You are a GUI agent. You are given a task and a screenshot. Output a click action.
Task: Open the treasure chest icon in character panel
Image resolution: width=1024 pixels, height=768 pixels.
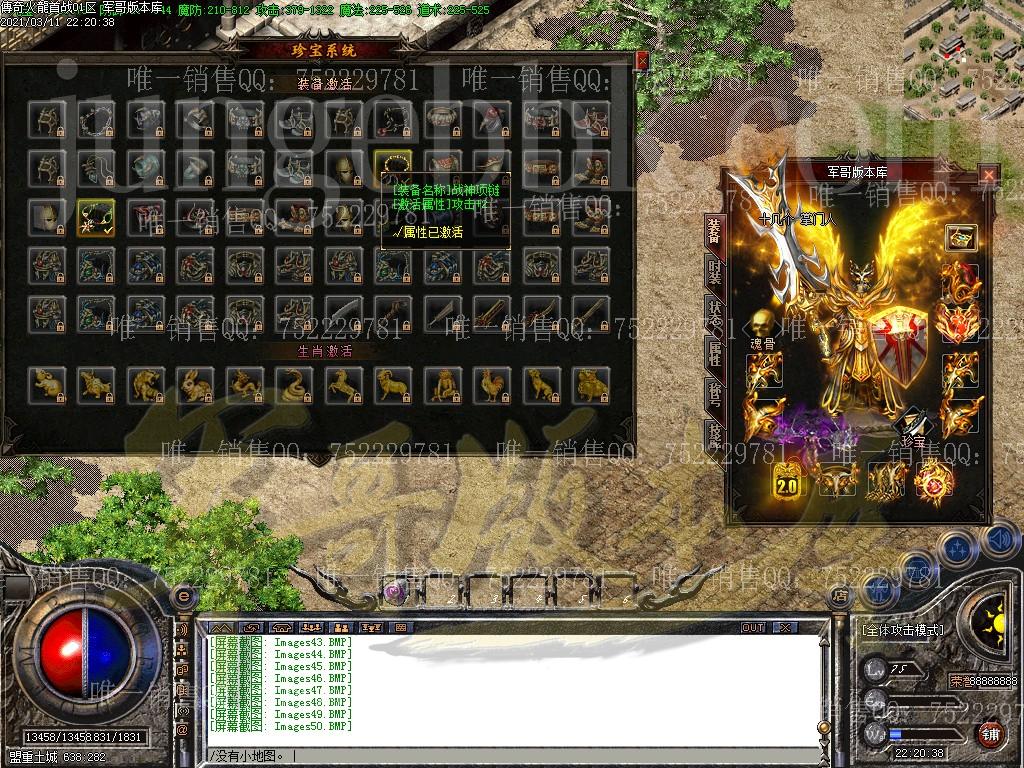tap(960, 237)
